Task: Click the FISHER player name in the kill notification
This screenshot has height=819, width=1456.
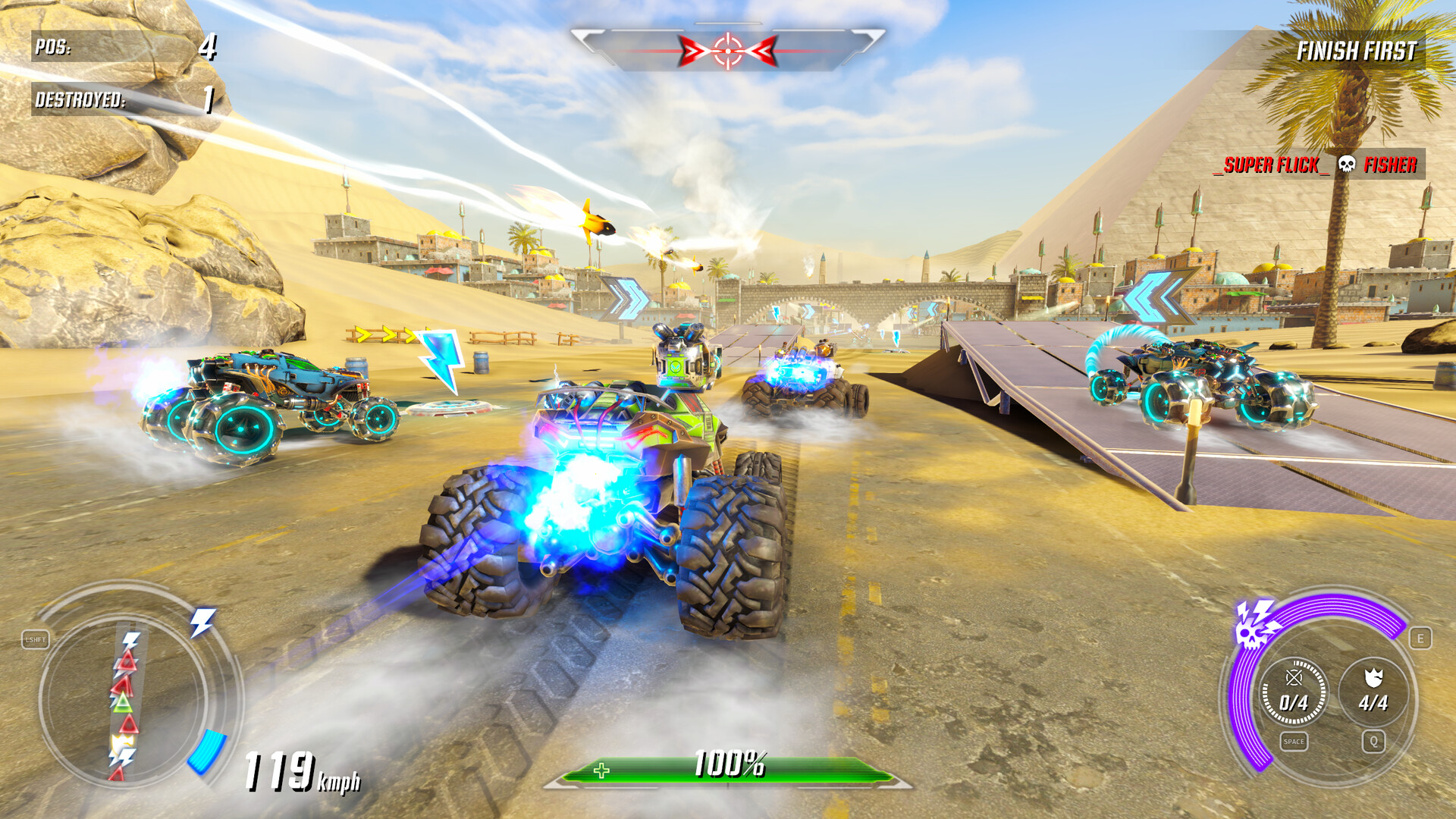Action: [1391, 164]
